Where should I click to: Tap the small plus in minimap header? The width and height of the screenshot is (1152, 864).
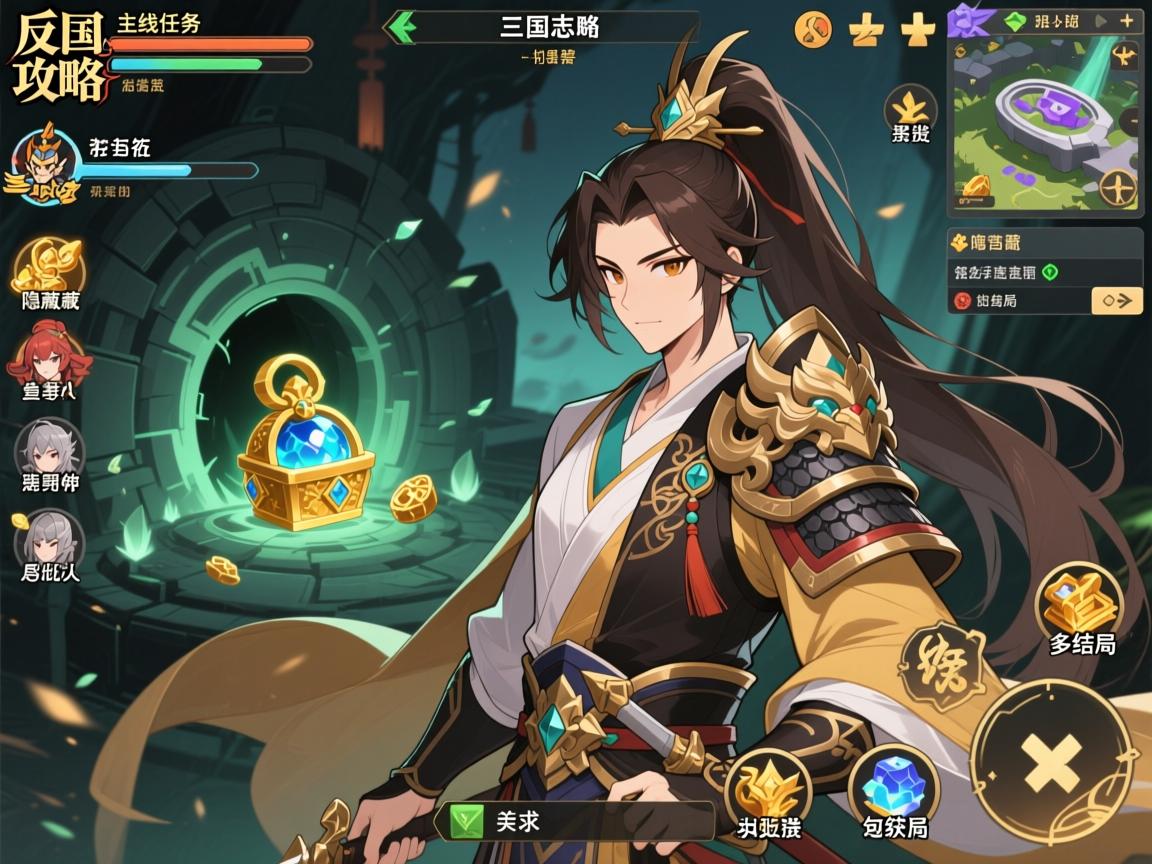point(1128,20)
